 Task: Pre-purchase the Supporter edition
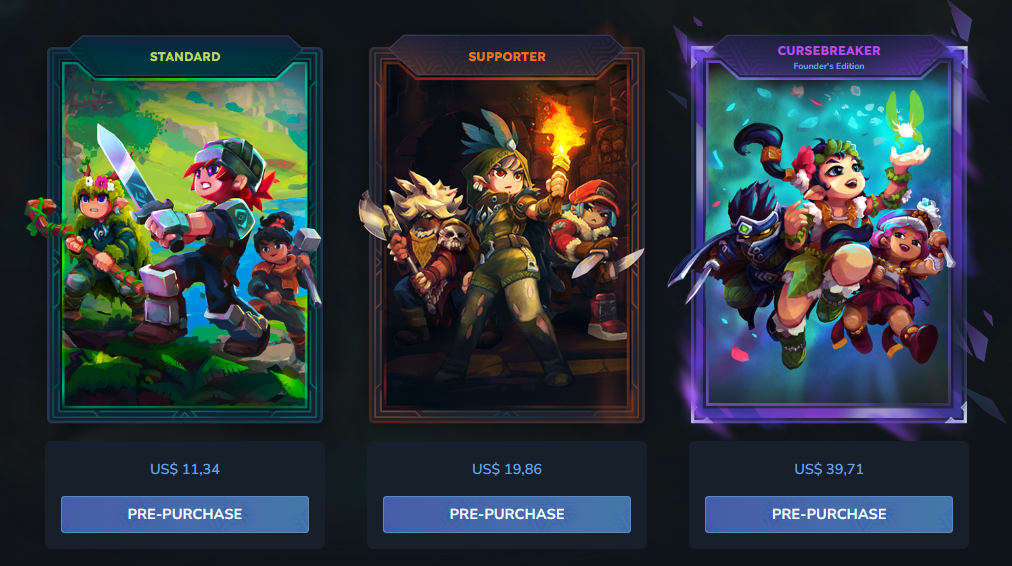tap(507, 514)
